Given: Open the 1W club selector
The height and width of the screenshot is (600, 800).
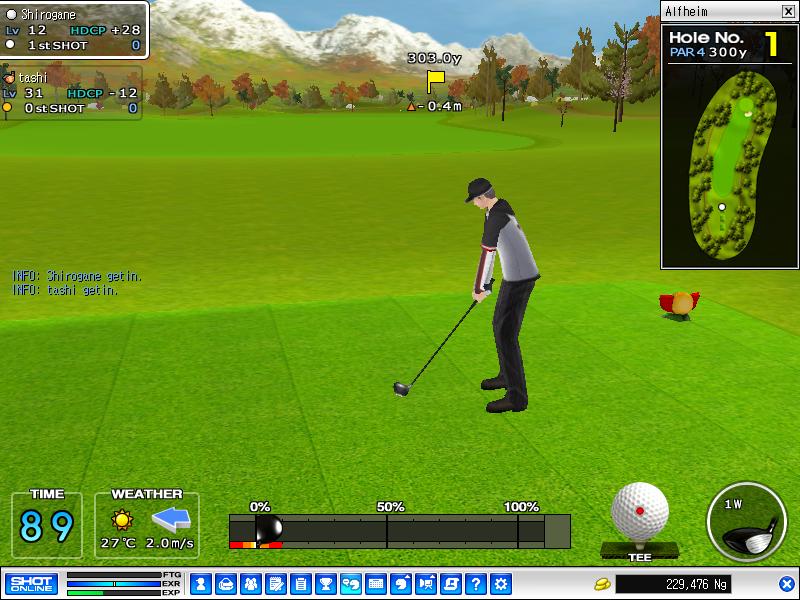Looking at the screenshot, I should (746, 522).
